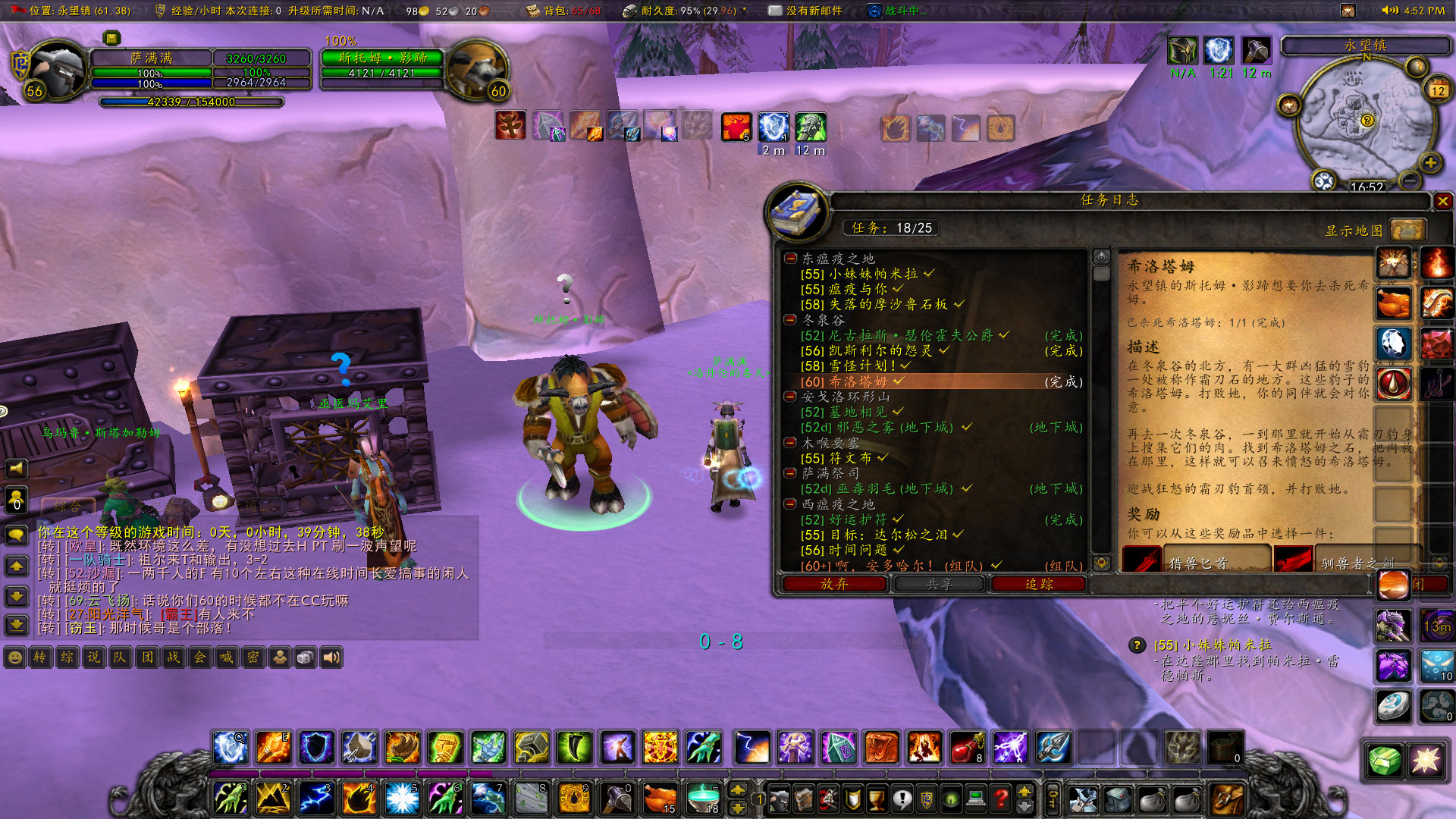The width and height of the screenshot is (1456, 819).
Task: Click the mail icon showing 没有新邮件
Action: tap(775, 11)
